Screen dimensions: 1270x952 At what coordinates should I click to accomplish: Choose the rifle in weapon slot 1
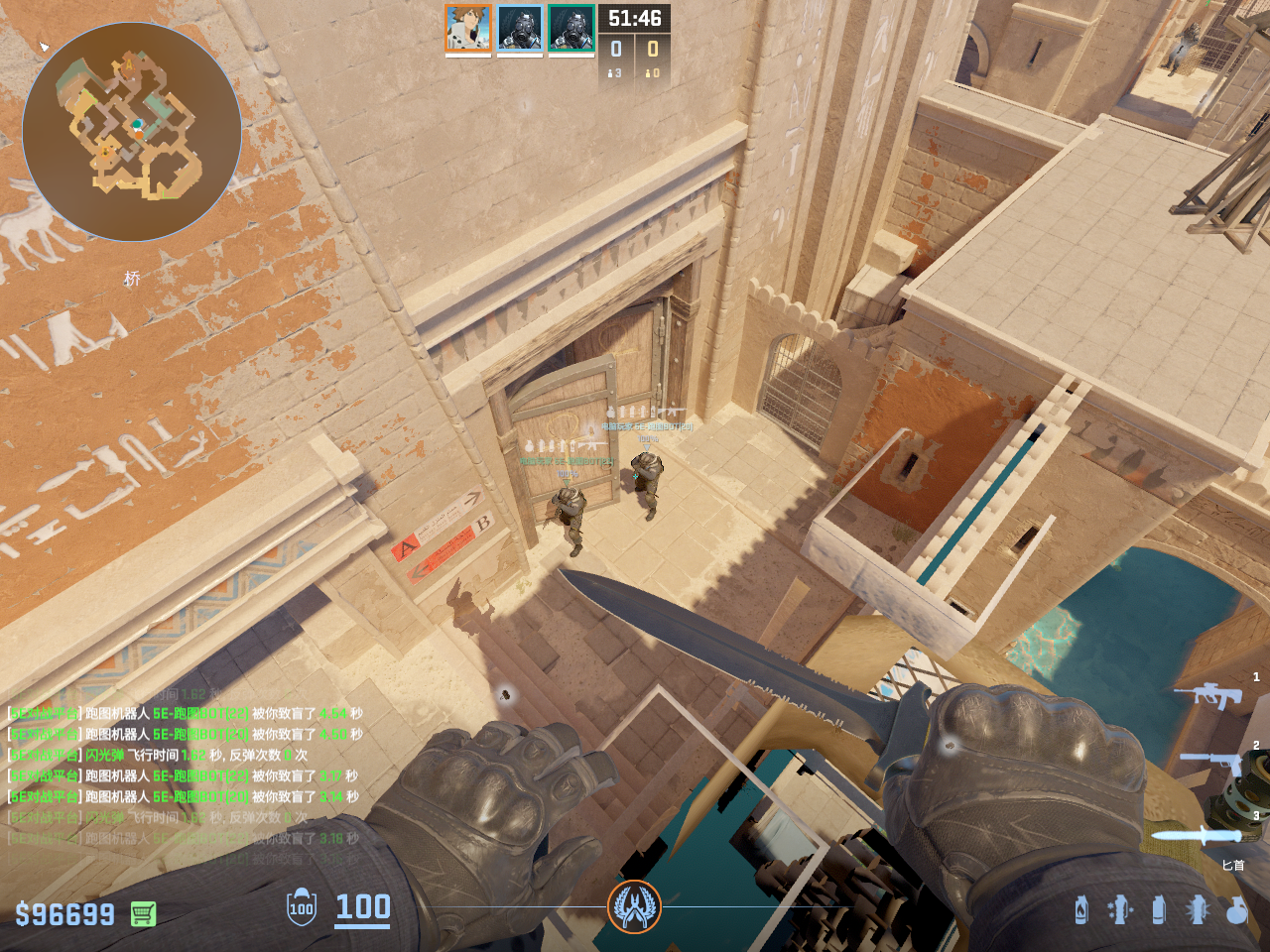coord(1207,694)
